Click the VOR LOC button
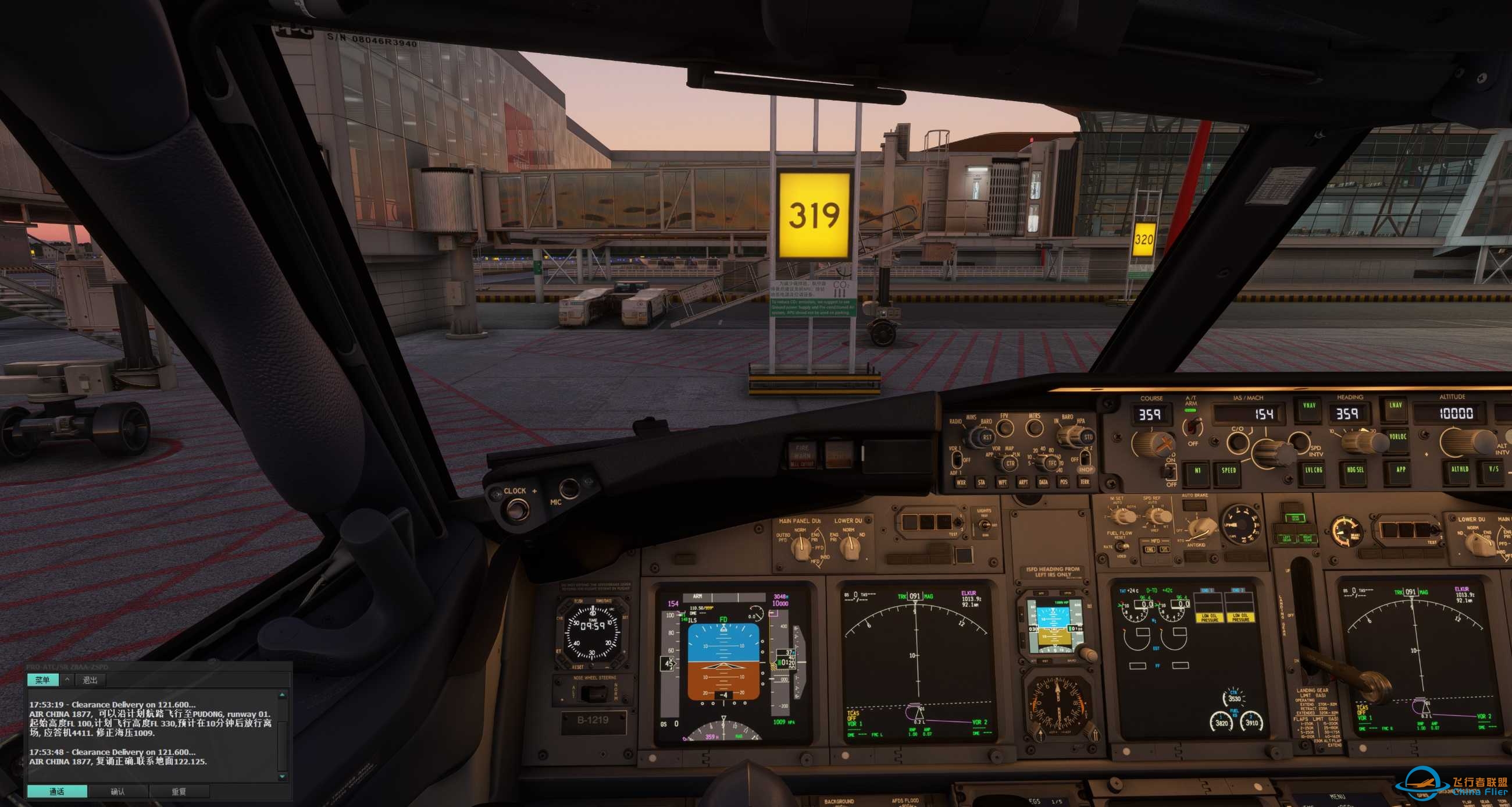Image resolution: width=1512 pixels, height=807 pixels. [x=1397, y=438]
